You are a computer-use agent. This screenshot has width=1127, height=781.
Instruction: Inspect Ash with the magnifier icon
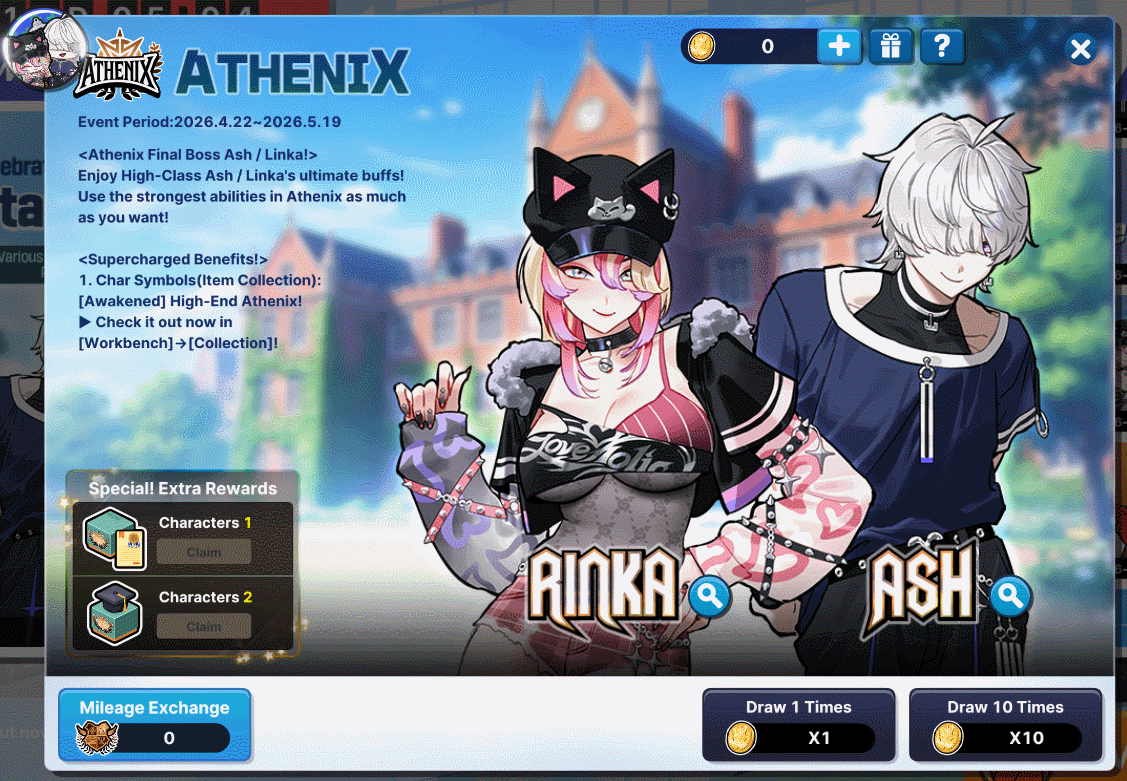1010,598
